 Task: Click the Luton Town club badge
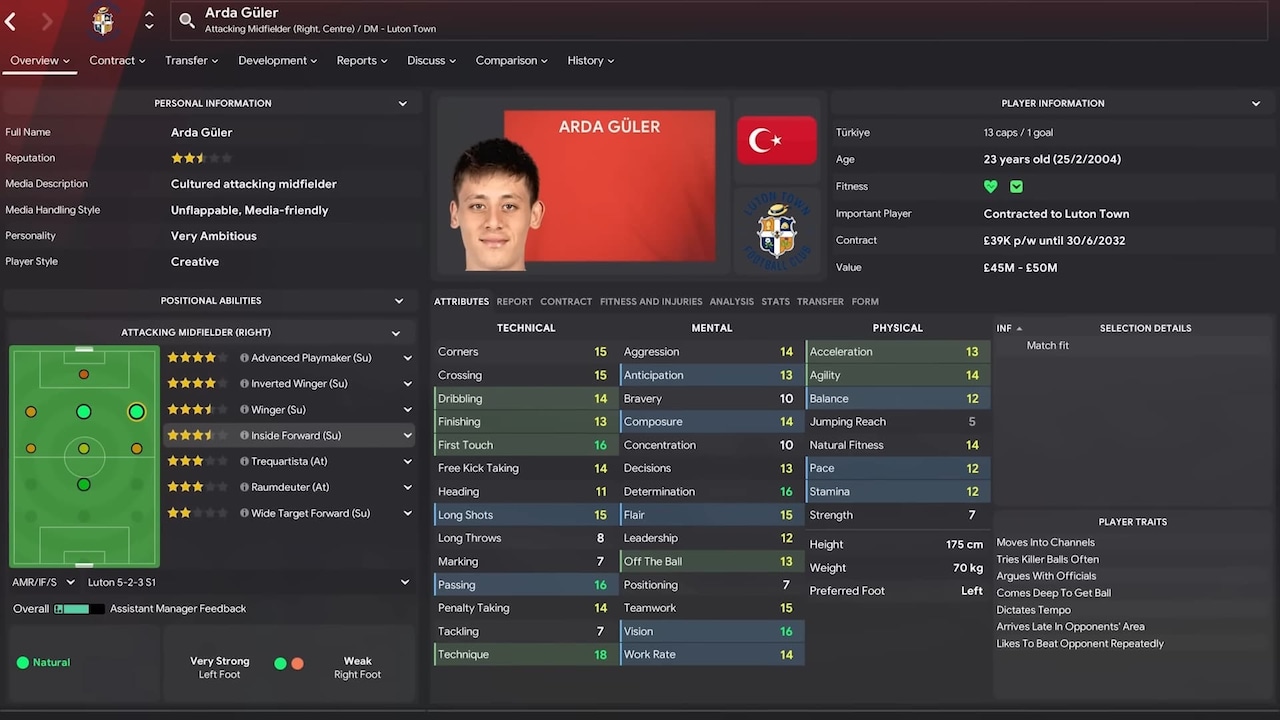[776, 230]
